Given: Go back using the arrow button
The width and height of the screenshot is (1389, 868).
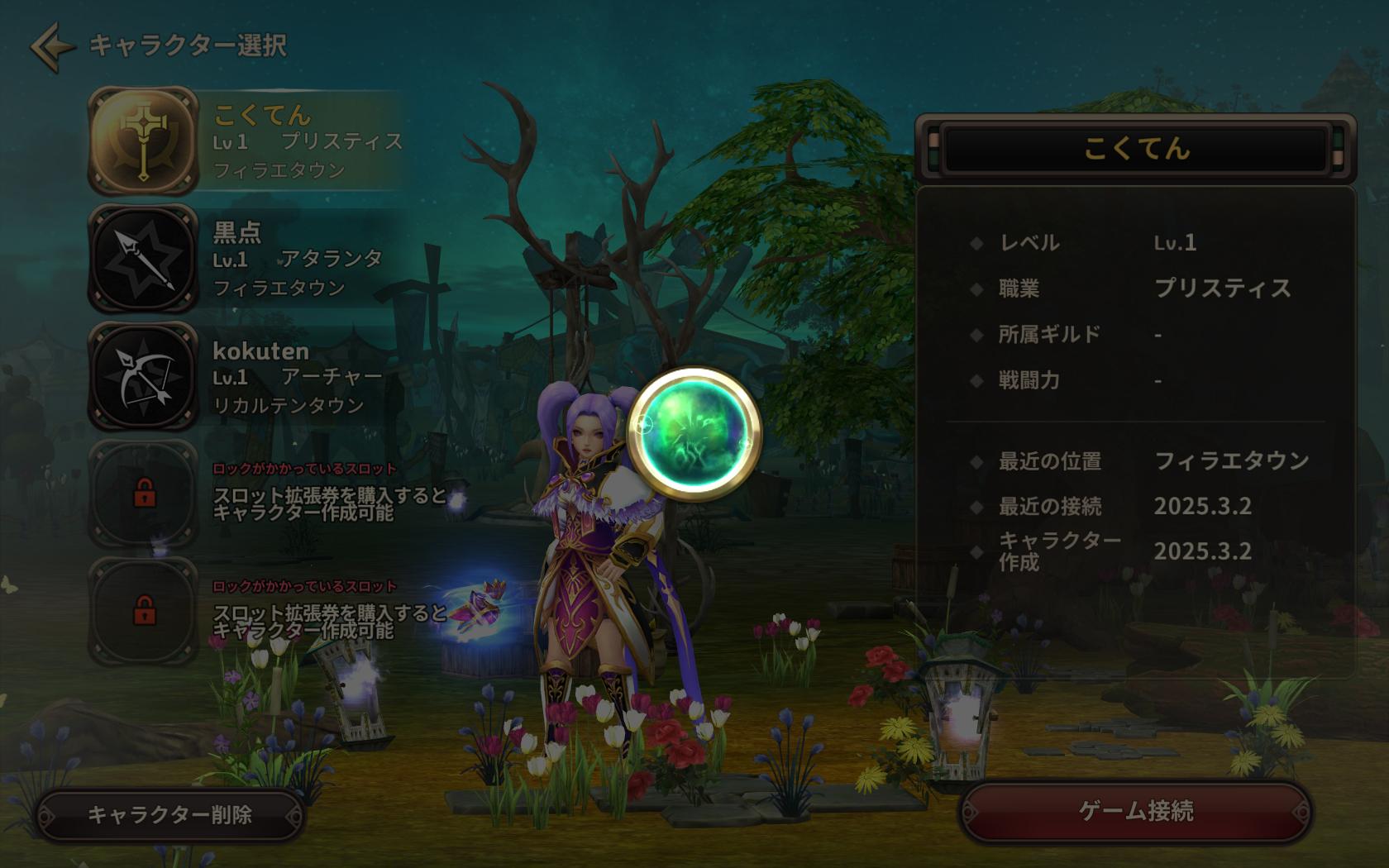Looking at the screenshot, I should coord(51,46).
